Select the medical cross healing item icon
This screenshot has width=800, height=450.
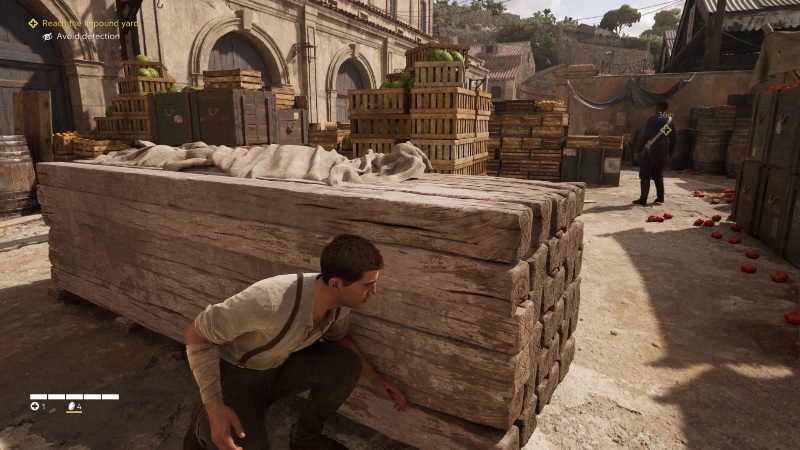34,406
